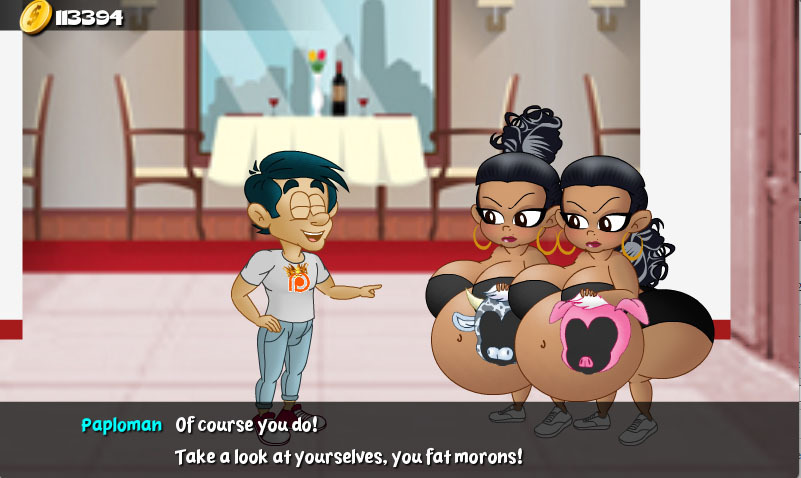
Task: Advance the Paploman dialogue text box
Action: 400,440
